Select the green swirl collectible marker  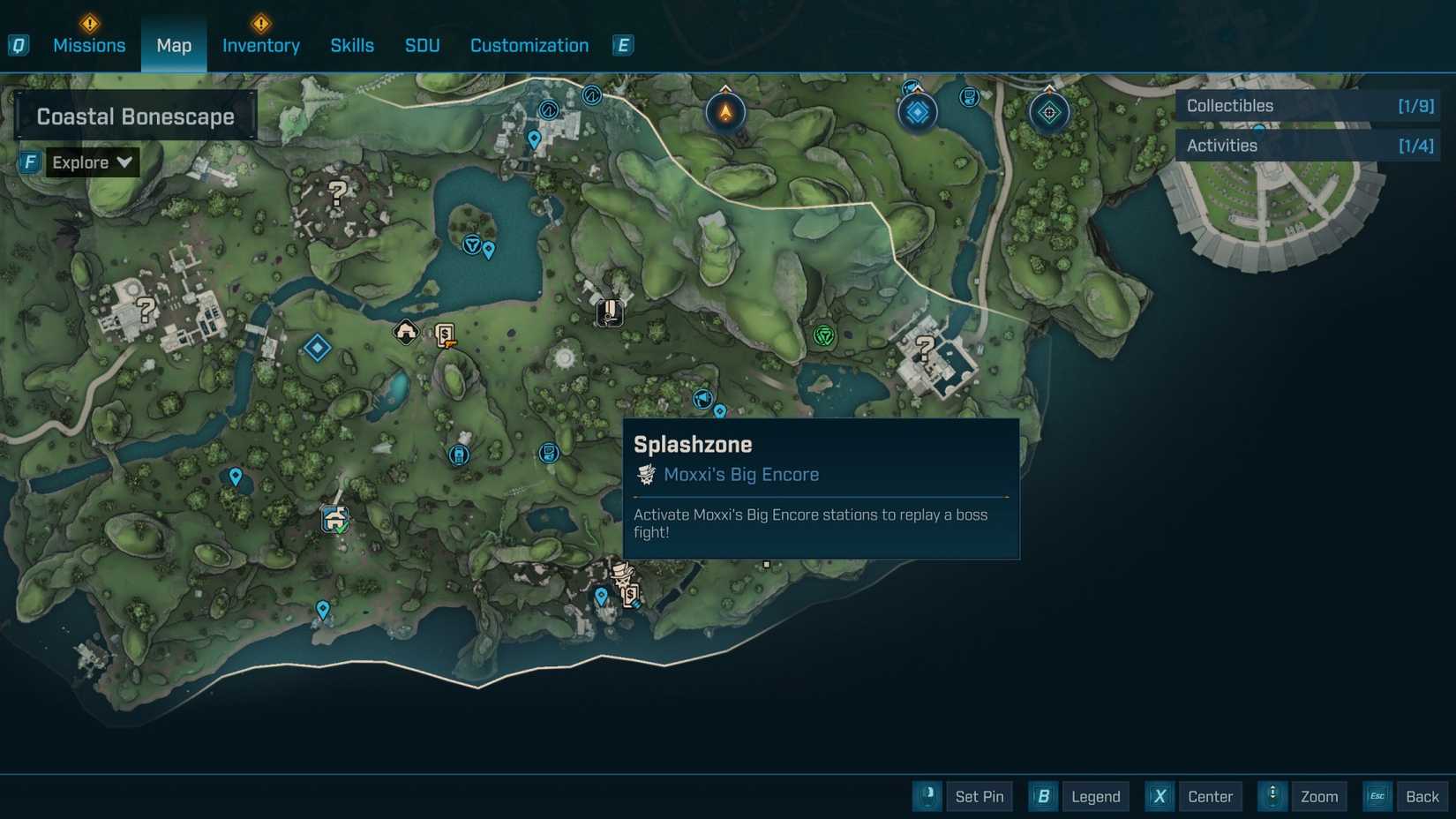[x=823, y=336]
